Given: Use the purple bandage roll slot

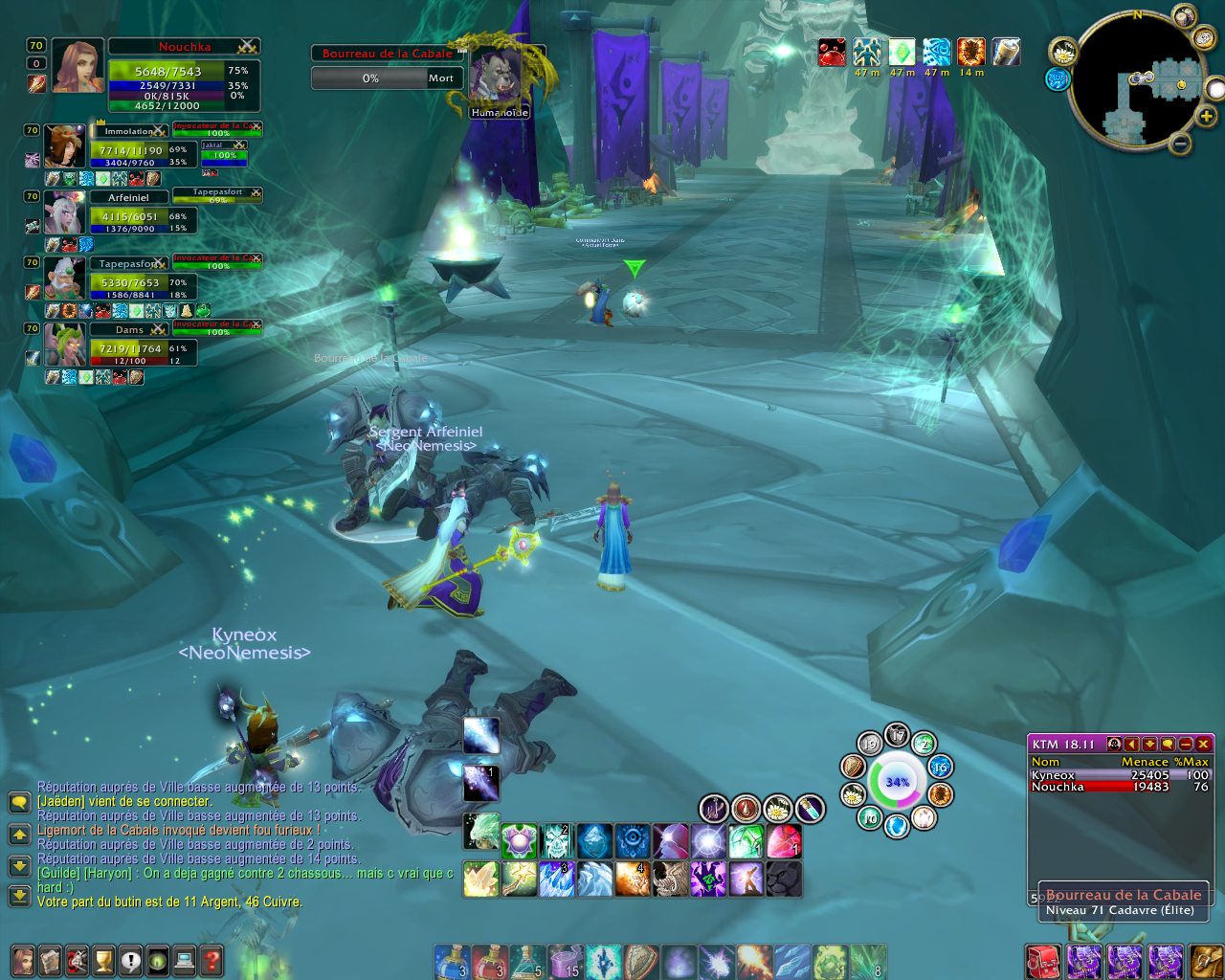Looking at the screenshot, I should [565, 960].
